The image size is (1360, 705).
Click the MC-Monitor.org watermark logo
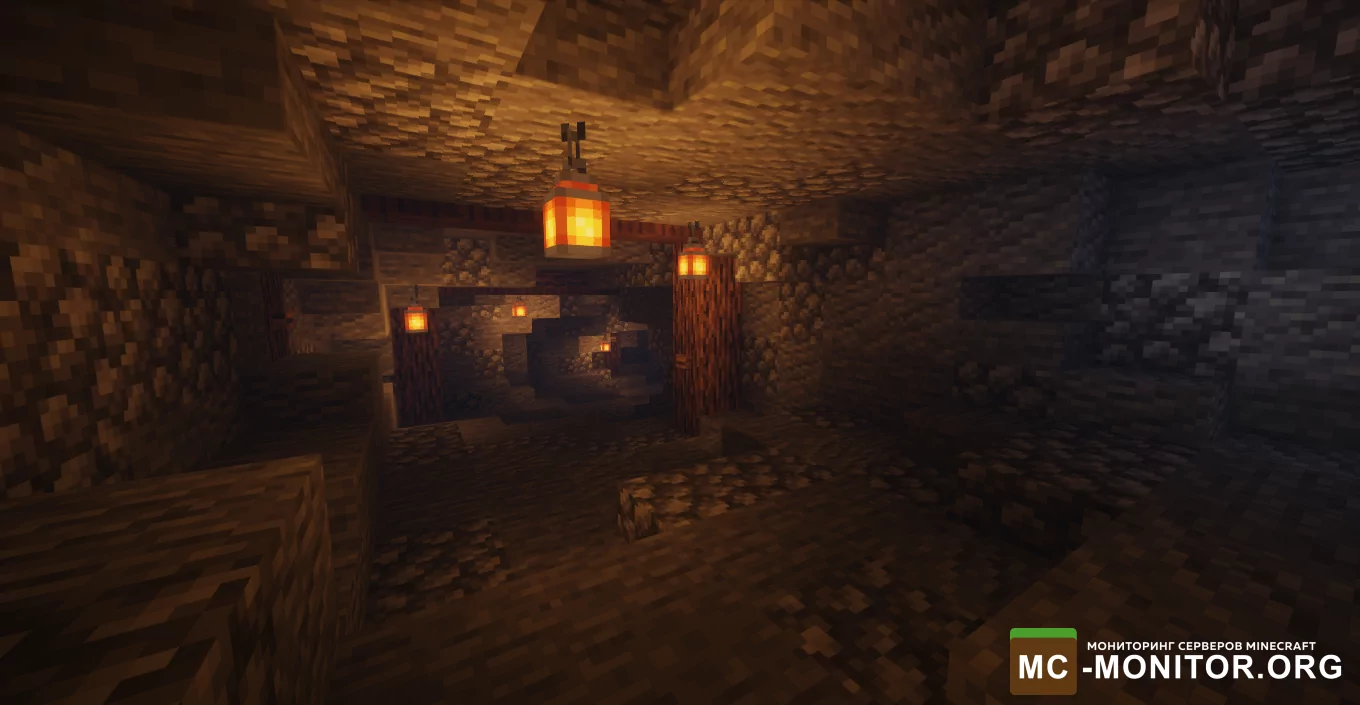point(1176,661)
